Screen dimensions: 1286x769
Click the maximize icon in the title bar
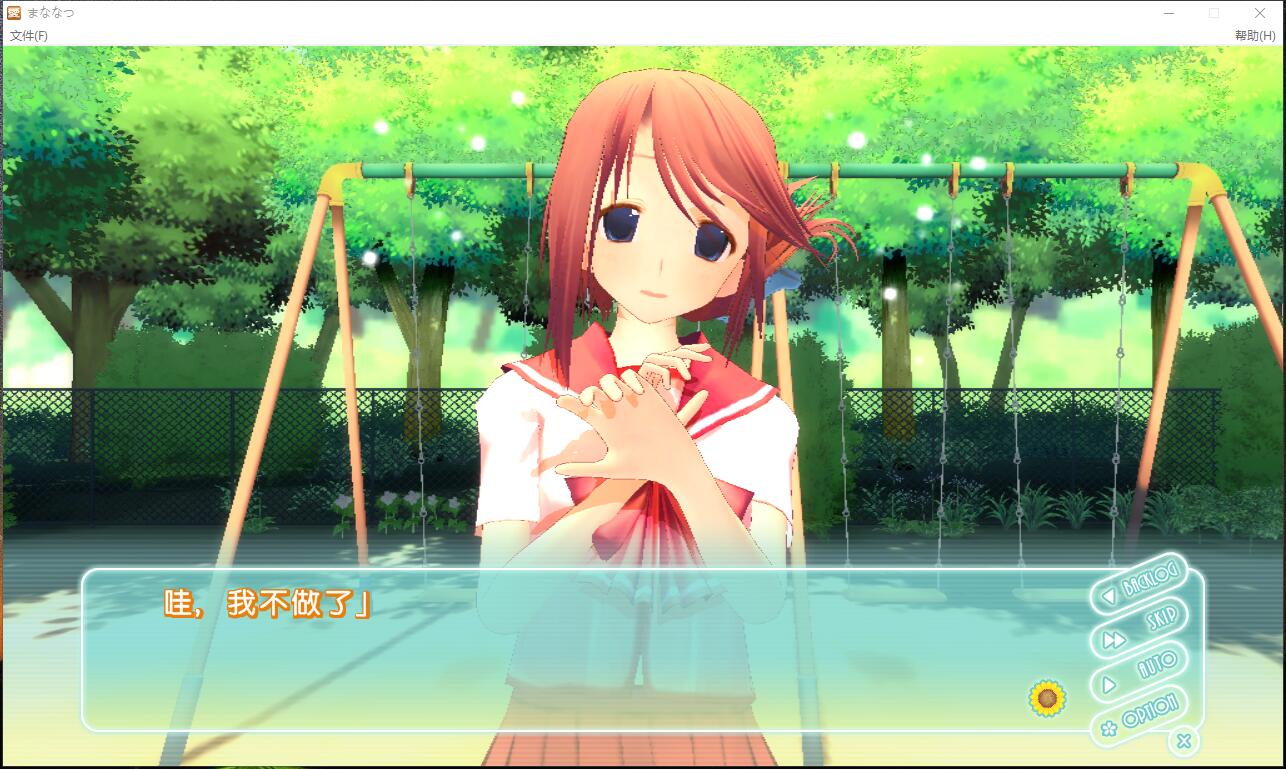(x=1213, y=13)
